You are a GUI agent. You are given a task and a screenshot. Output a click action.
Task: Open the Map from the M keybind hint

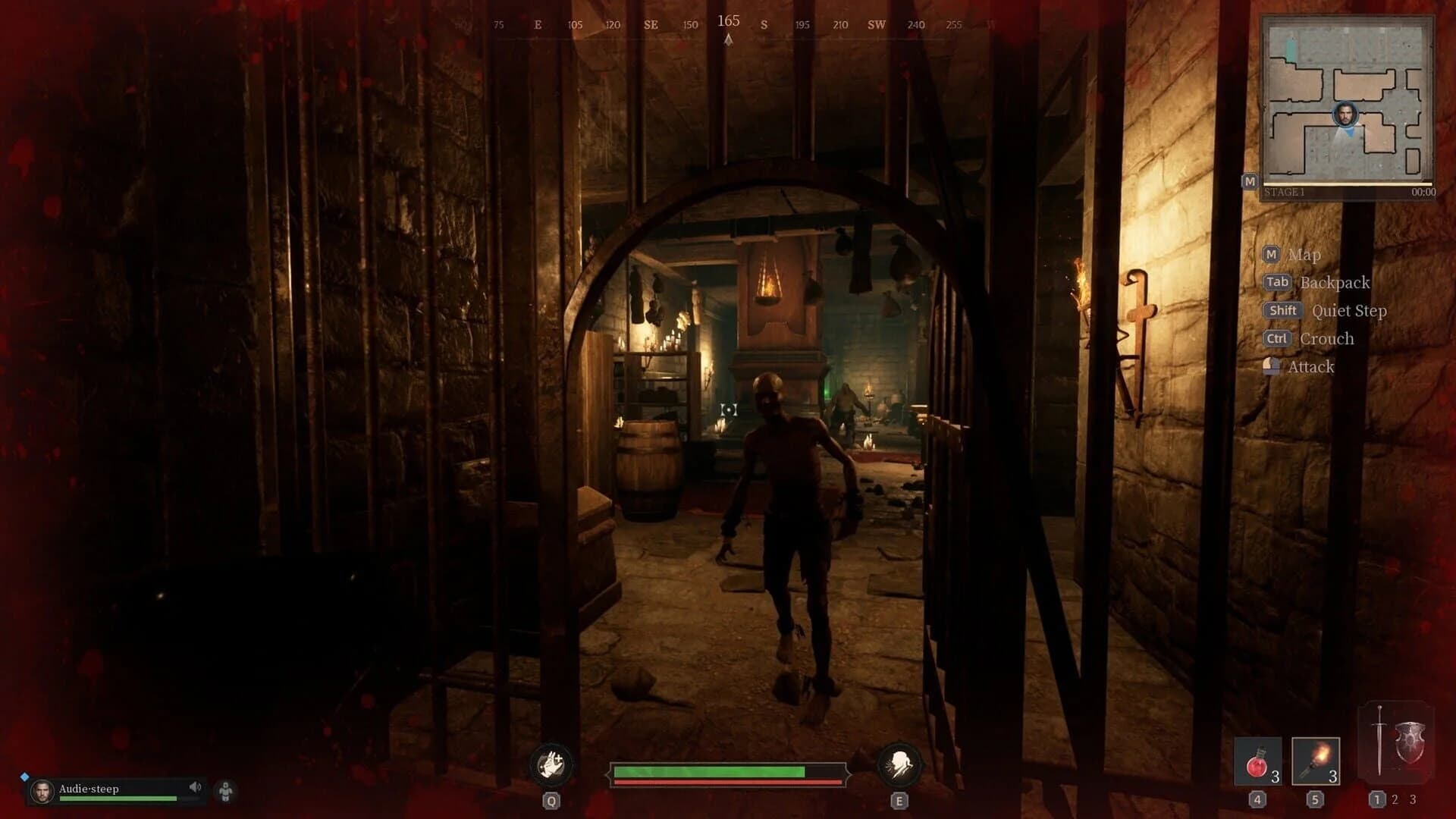pyautogui.click(x=1272, y=255)
